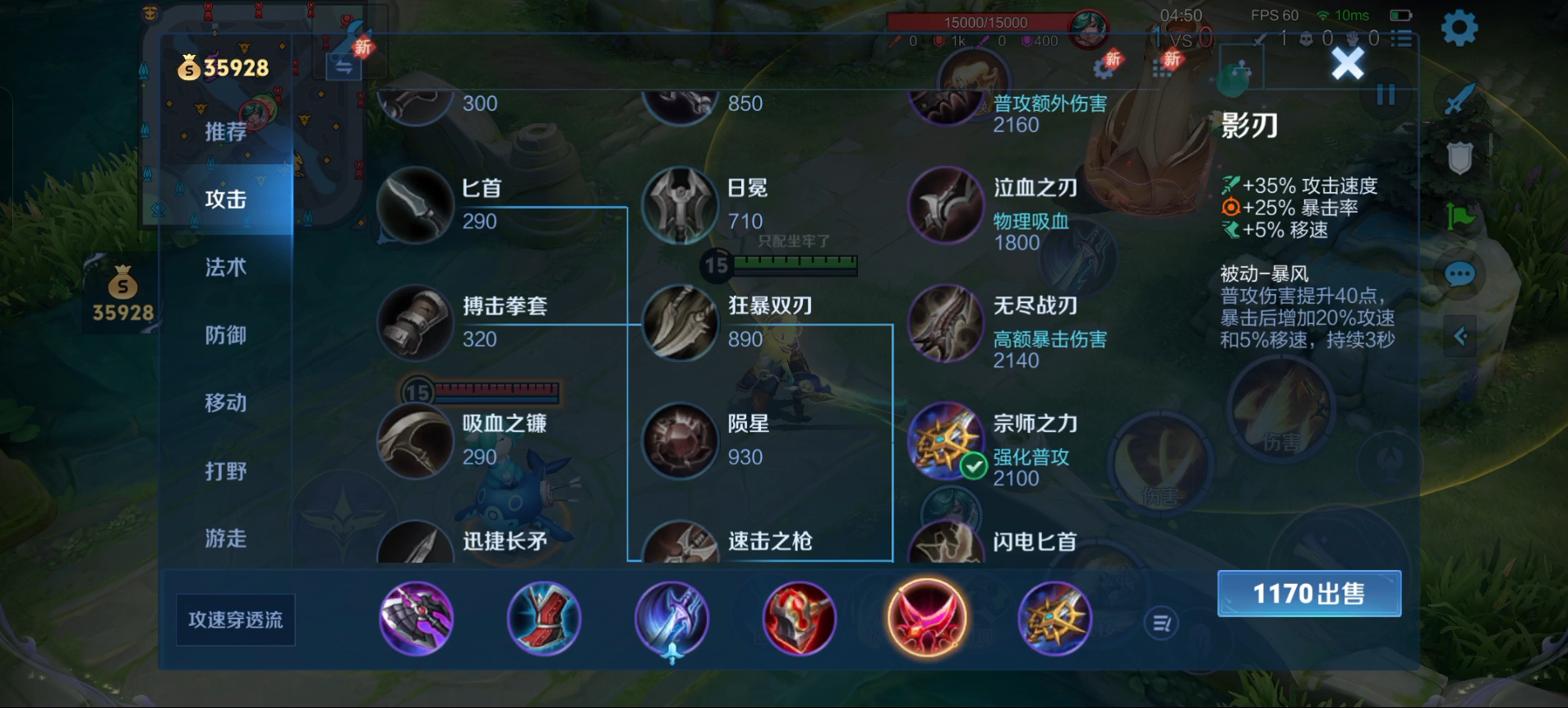Viewport: 1568px width, 708px height.
Task: Switch to the 防御 tab
Action: (x=226, y=335)
